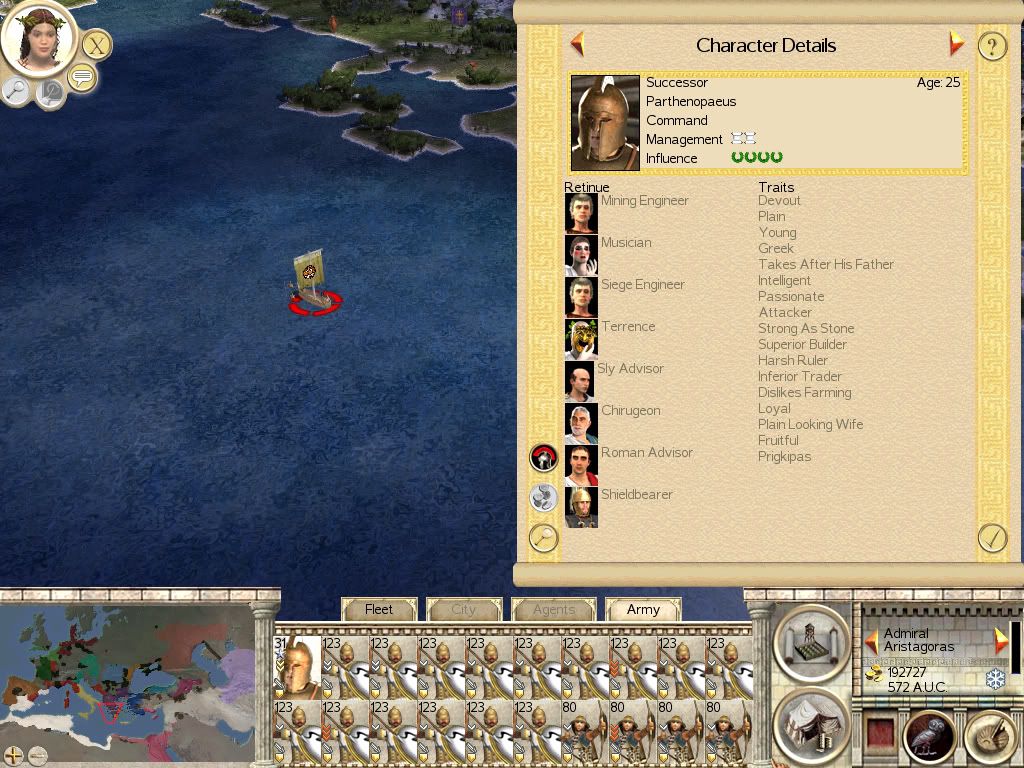The image size is (1024, 768).
Task: Click the campaign minimap
Action: point(127,670)
